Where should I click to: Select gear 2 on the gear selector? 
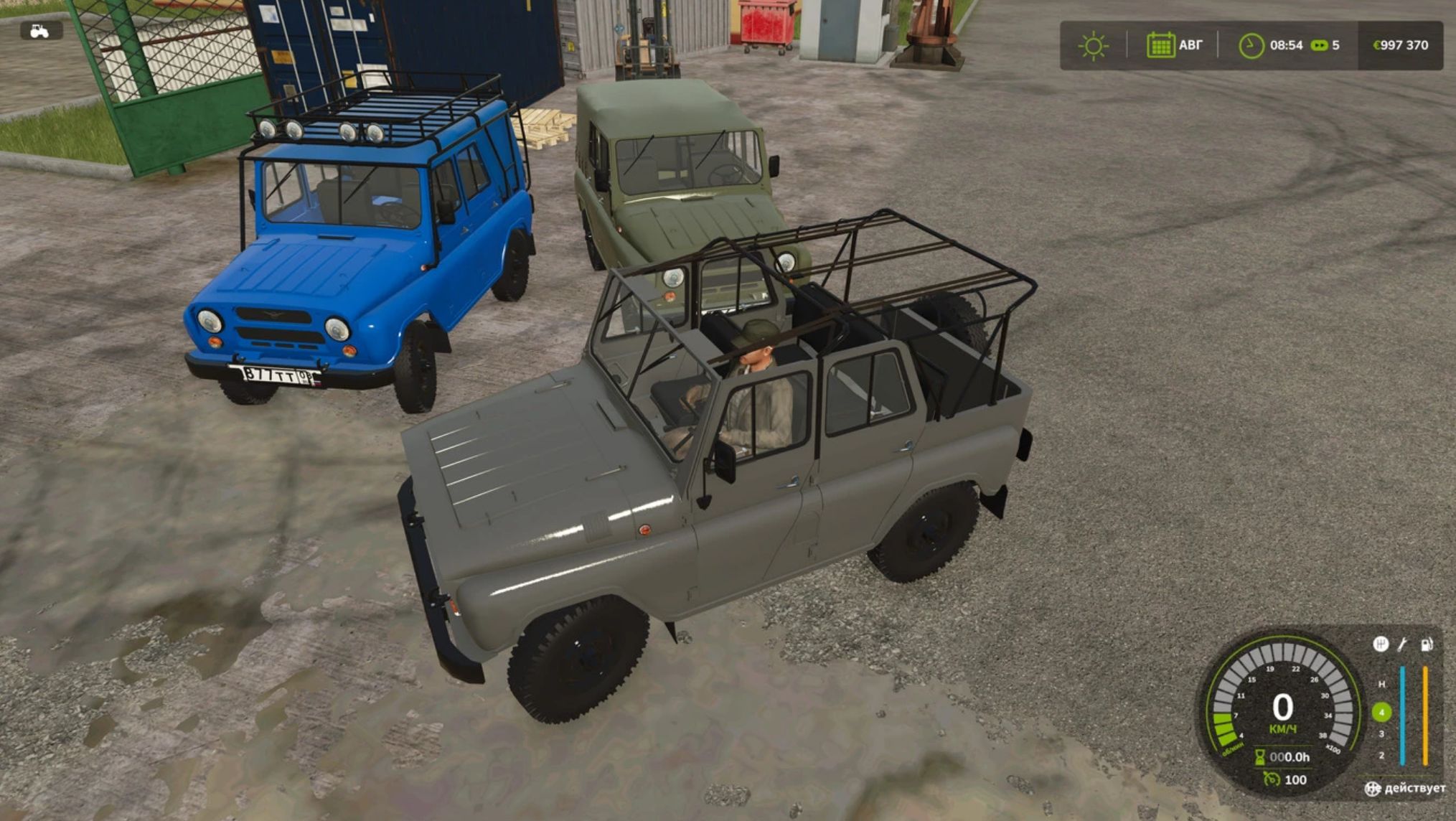[x=1381, y=755]
